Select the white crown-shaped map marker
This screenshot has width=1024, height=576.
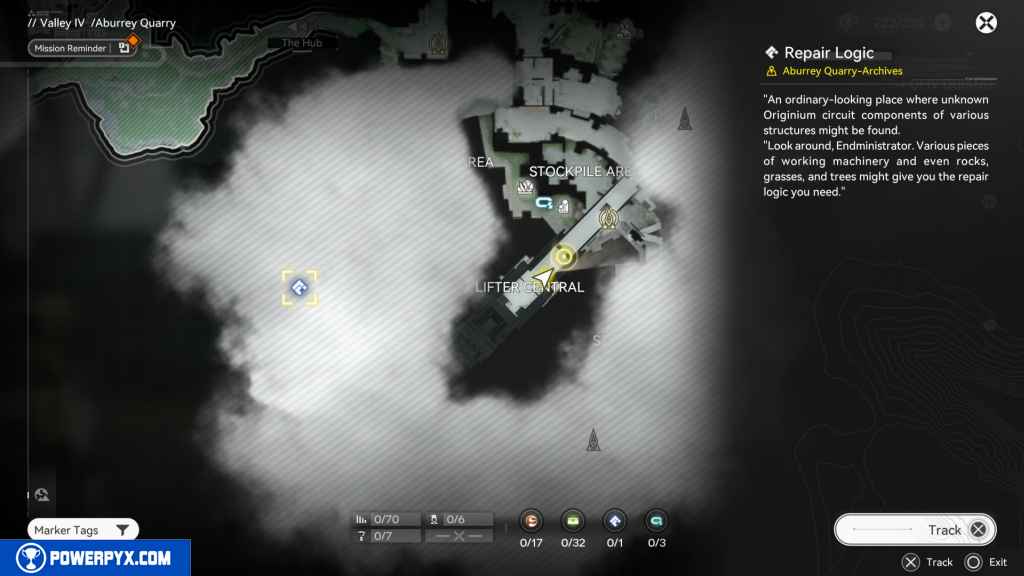pyautogui.click(x=525, y=187)
